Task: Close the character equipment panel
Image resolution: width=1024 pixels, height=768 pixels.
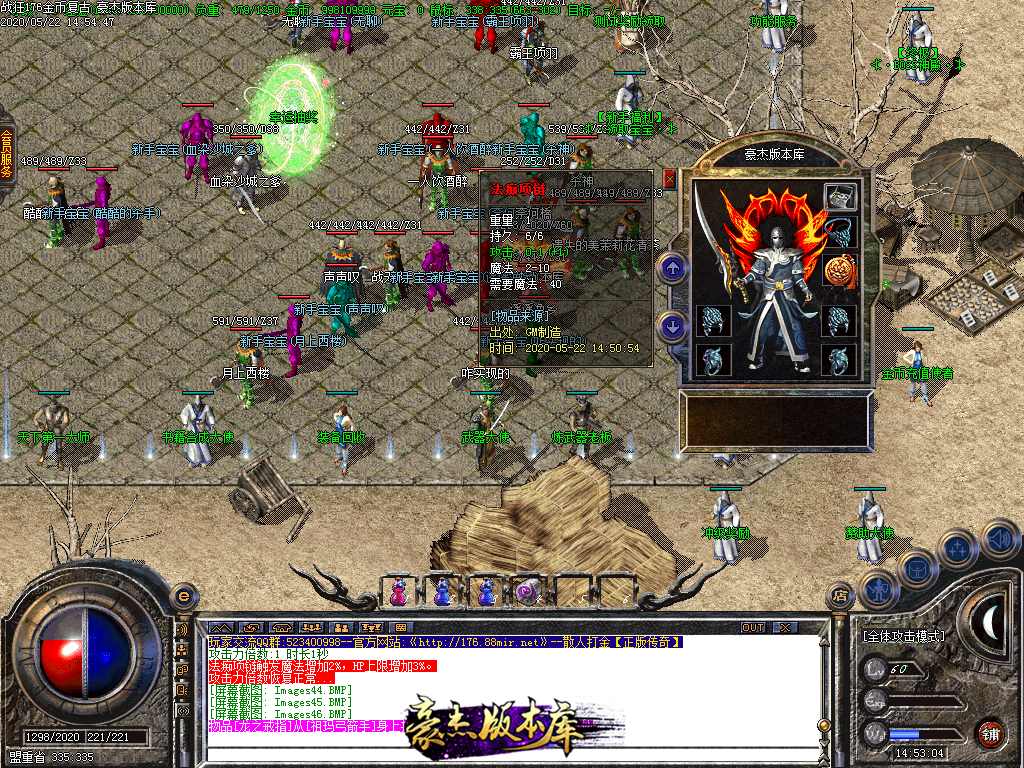Action: [x=670, y=180]
